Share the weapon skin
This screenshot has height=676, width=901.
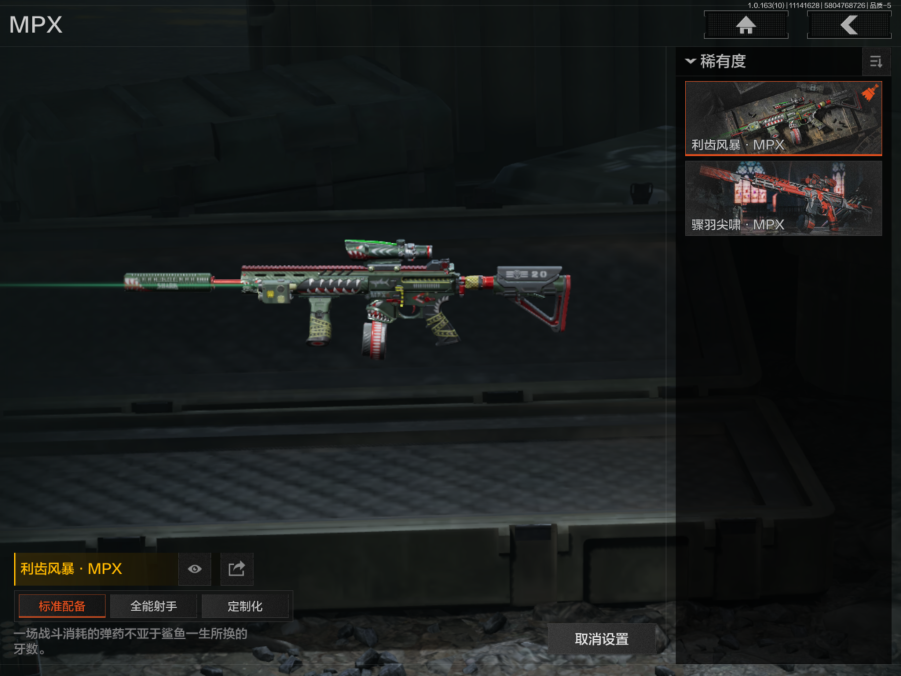tap(237, 569)
